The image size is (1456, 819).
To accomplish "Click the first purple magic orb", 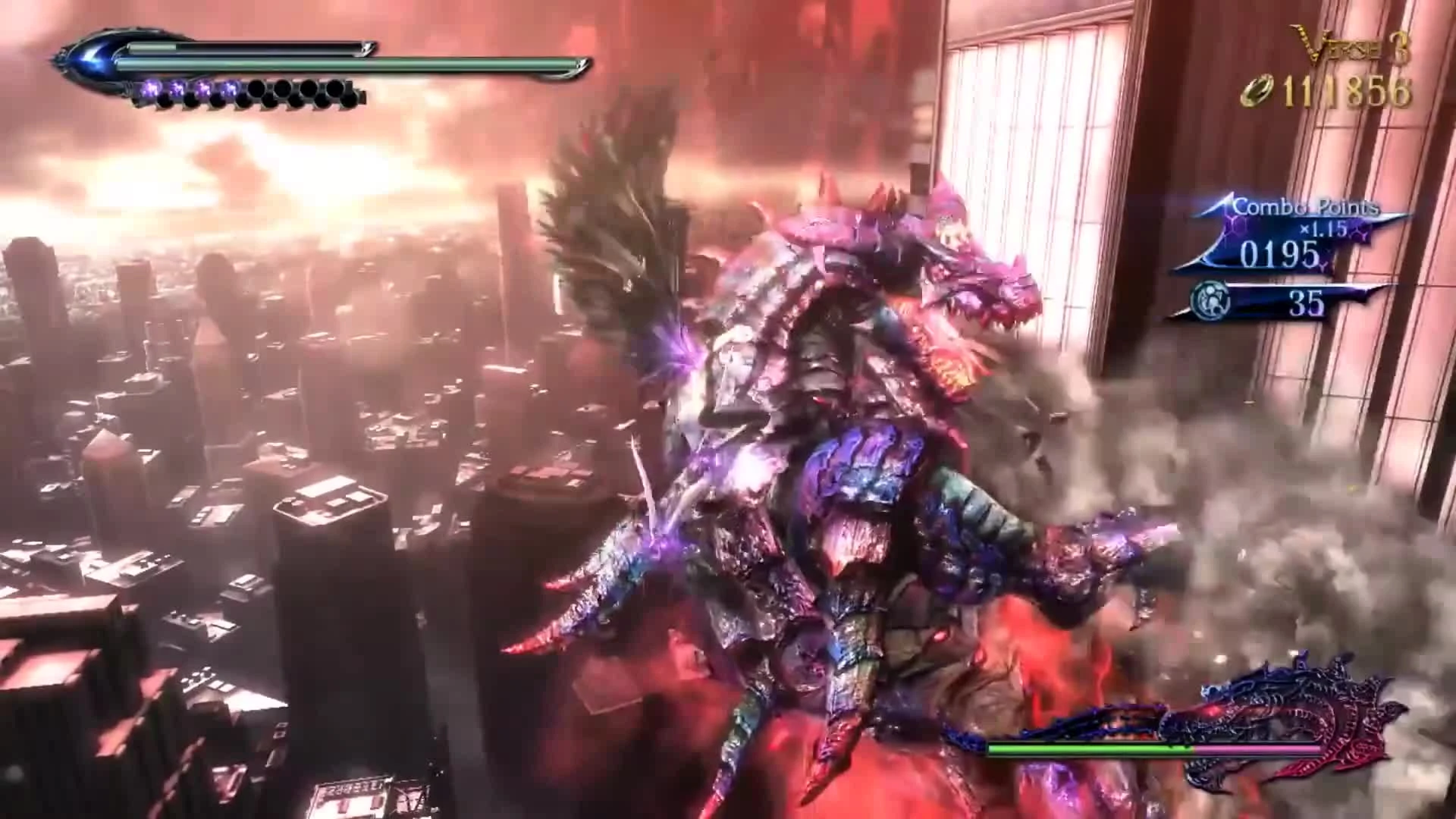I will point(150,88).
